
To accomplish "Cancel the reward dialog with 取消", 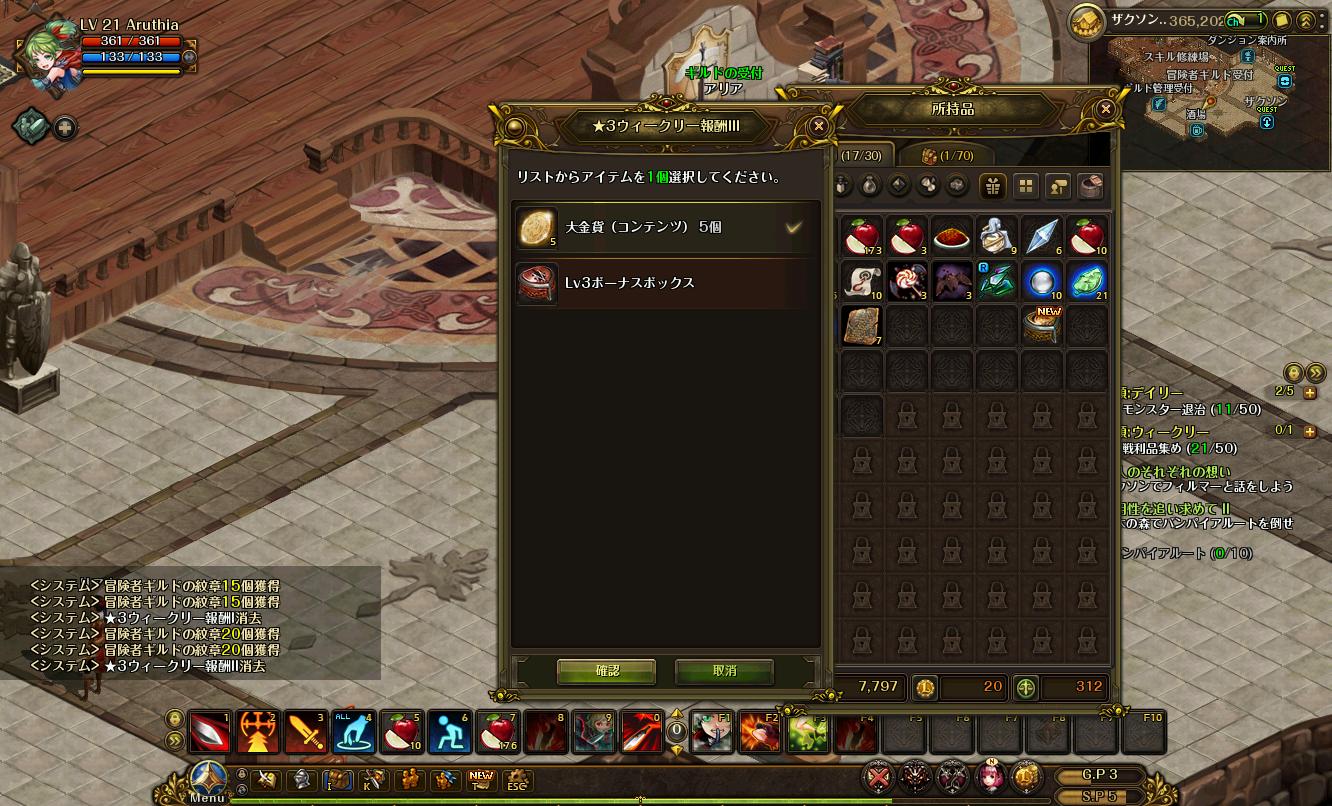I will click(724, 671).
